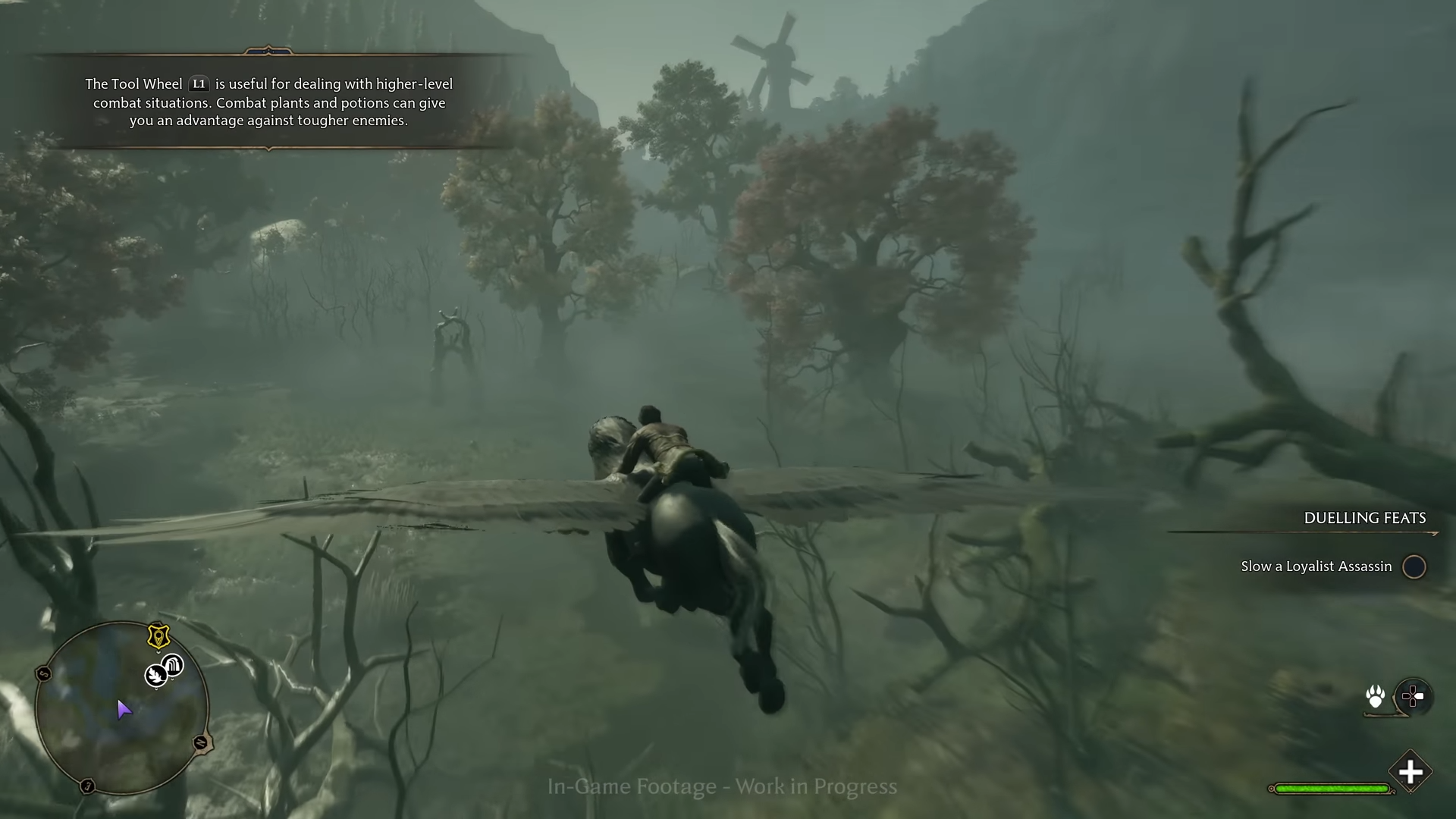The image size is (1456, 819).
Task: Select the yellow quest marker shield on minimap
Action: point(159,636)
